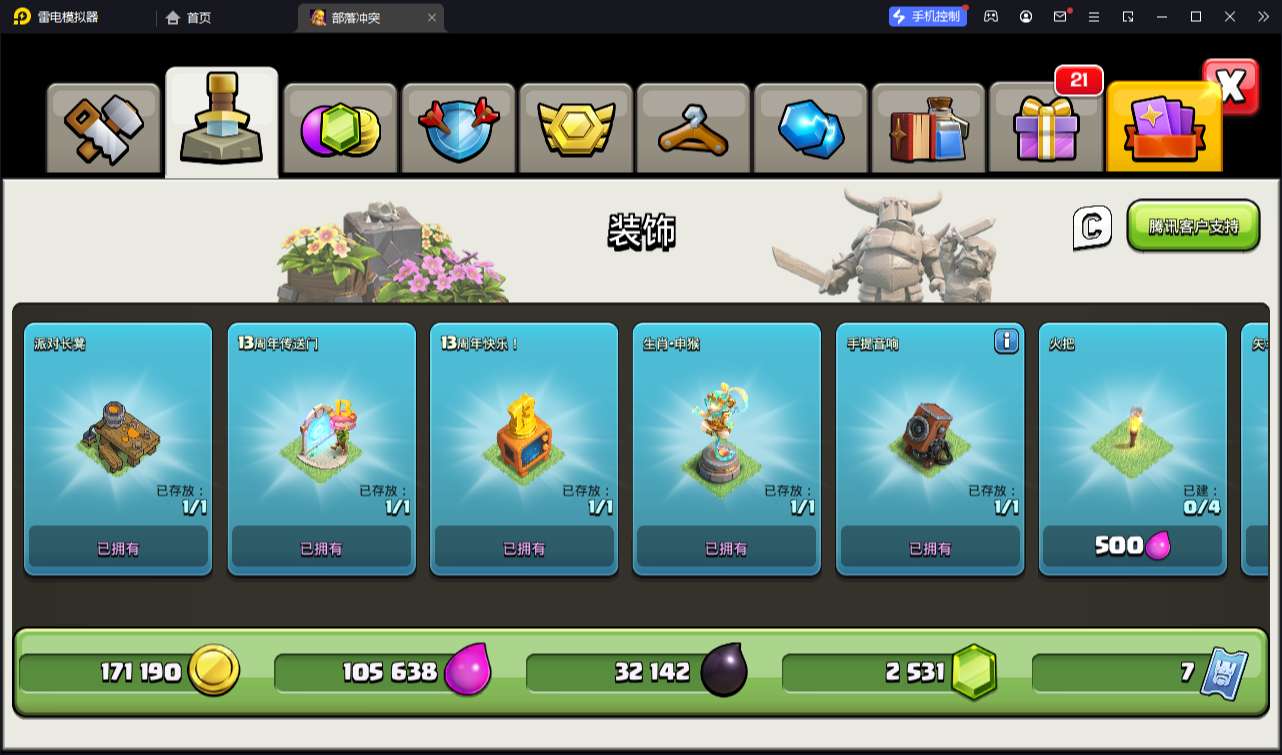The width and height of the screenshot is (1282, 755).
Task: Open the gem and coin resources tab
Action: 340,129
